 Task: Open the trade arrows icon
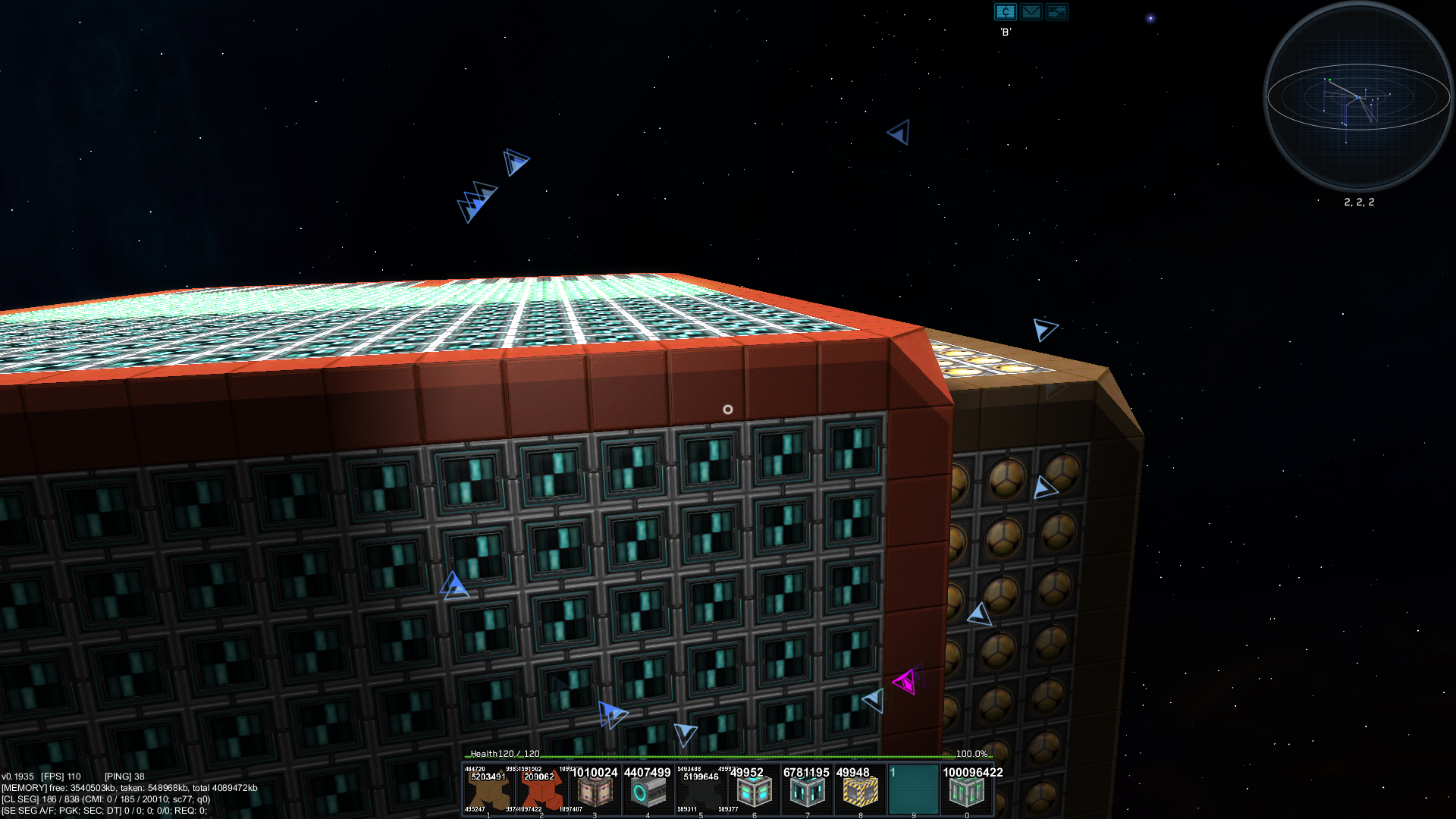1056,11
